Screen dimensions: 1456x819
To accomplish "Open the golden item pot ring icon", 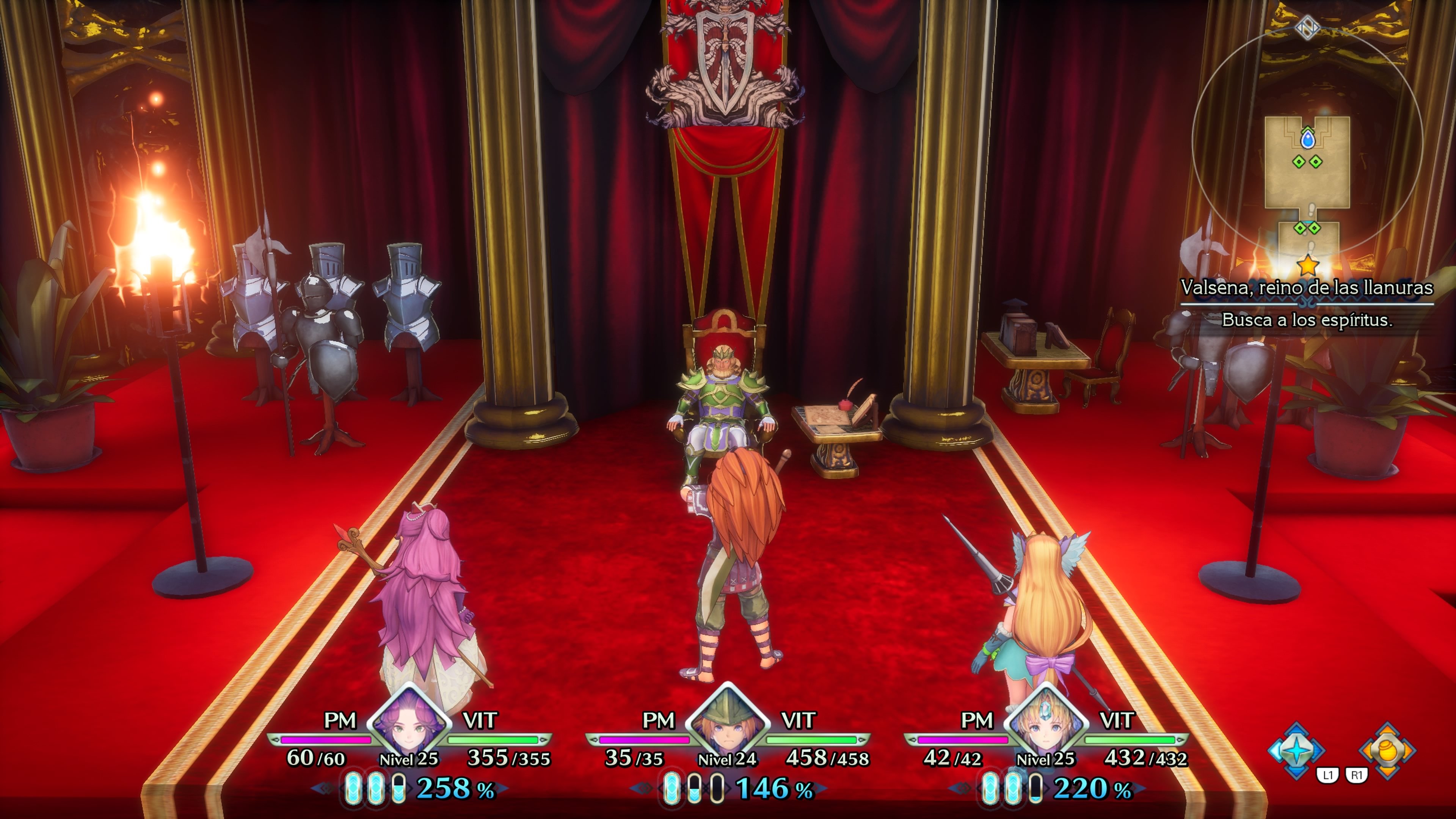I will tap(1388, 751).
